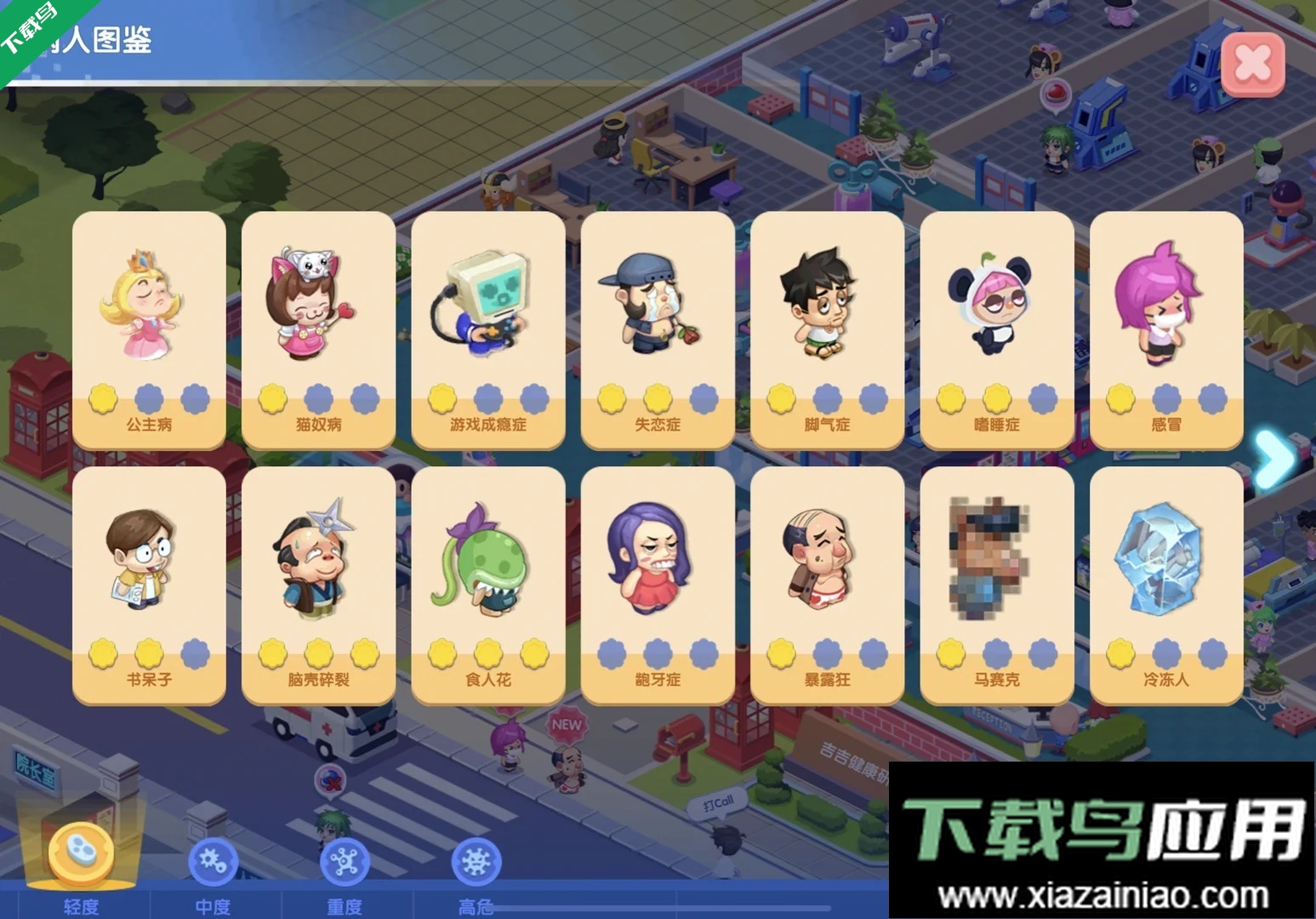Expand the next page with the glowing arrow
Viewport: 1316px width, 919px height.
[x=1275, y=455]
